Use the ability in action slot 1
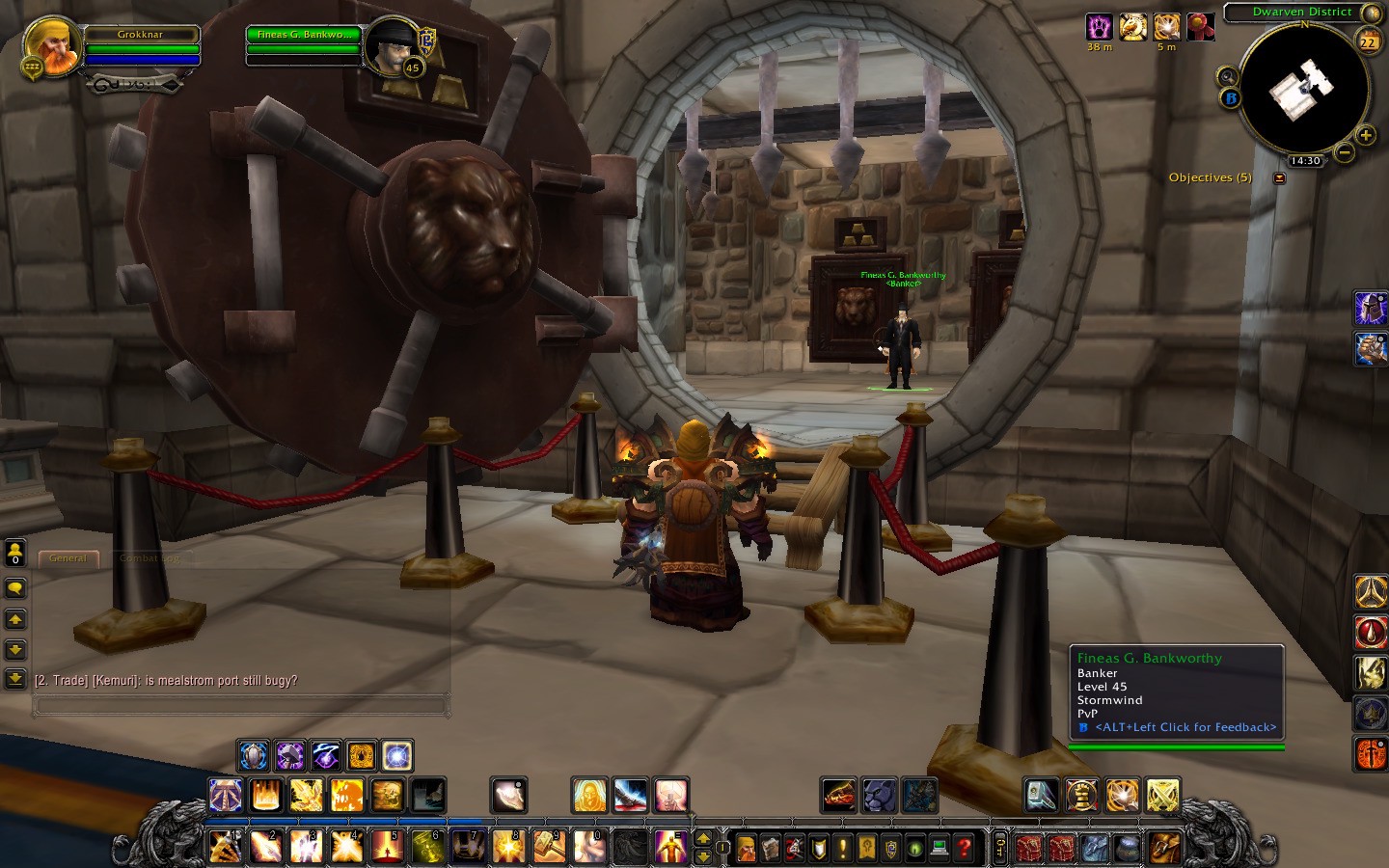 [225, 847]
